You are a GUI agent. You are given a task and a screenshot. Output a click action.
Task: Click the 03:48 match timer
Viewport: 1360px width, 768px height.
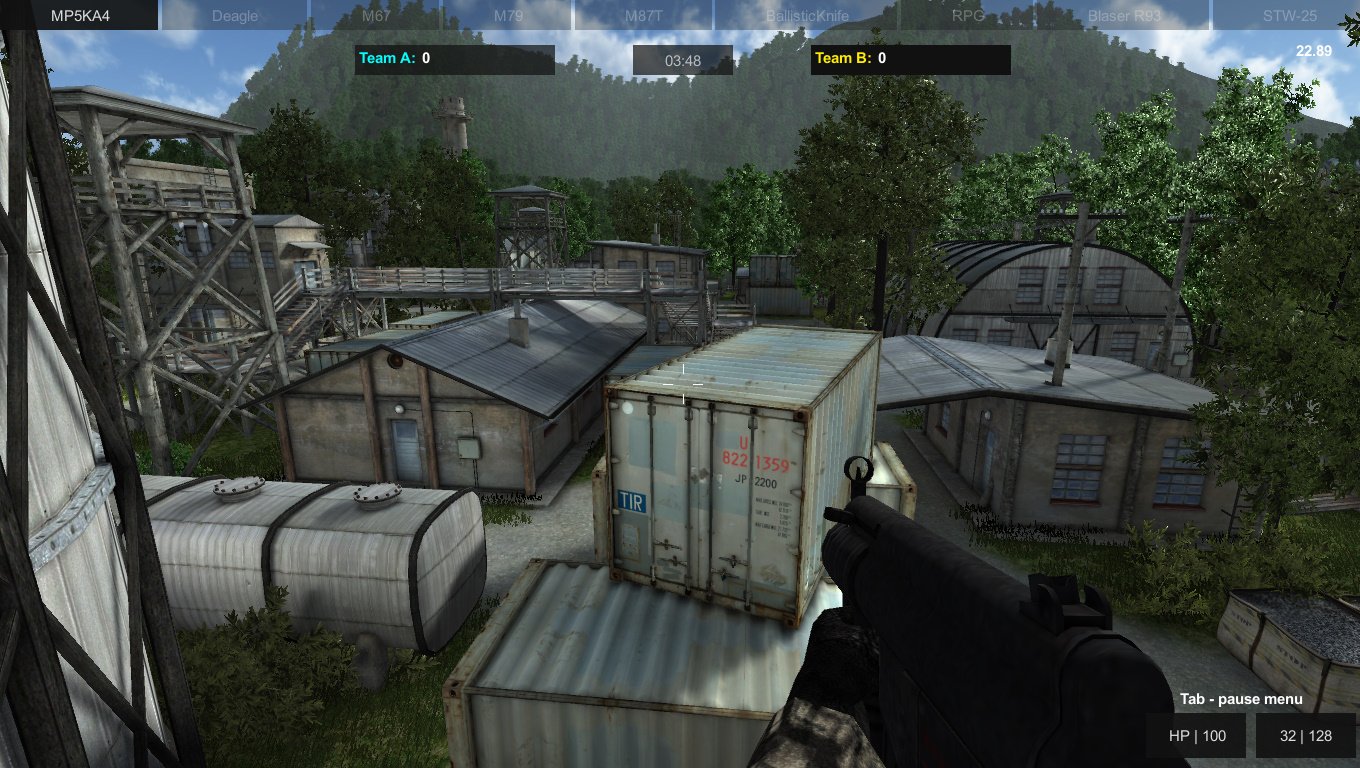(x=683, y=60)
